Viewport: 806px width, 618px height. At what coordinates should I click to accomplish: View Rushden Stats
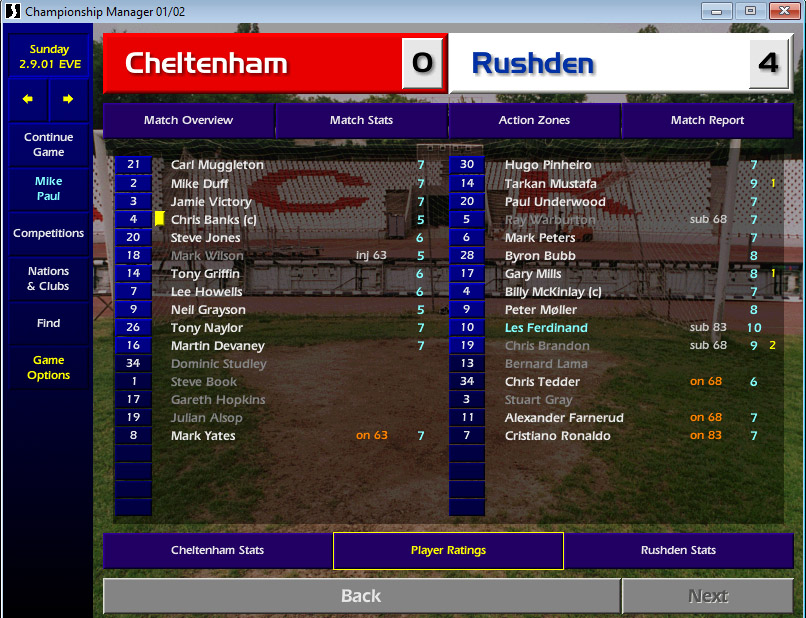[x=678, y=550]
